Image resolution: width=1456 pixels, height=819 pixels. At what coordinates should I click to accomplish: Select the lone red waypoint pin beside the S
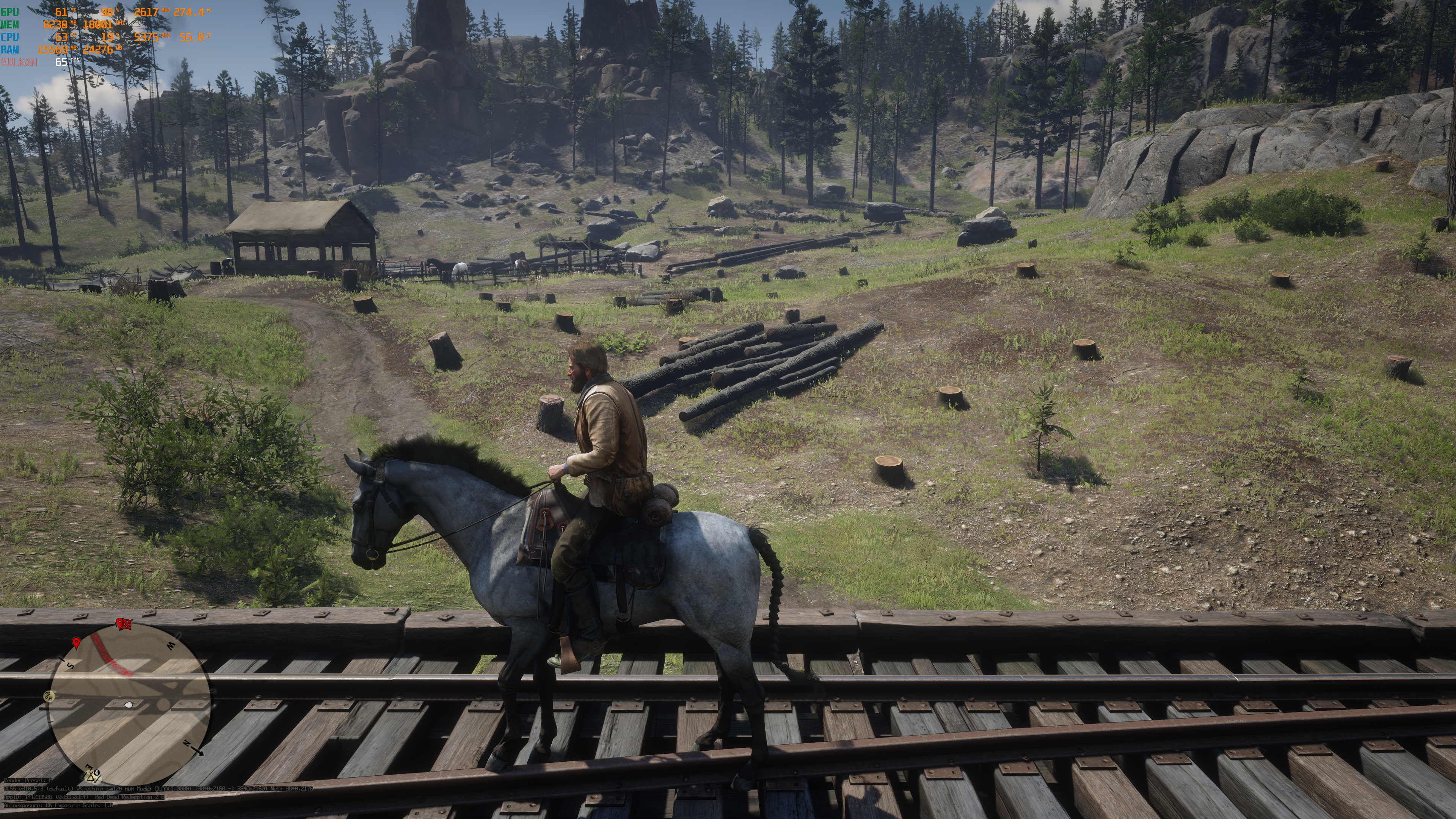(76, 643)
